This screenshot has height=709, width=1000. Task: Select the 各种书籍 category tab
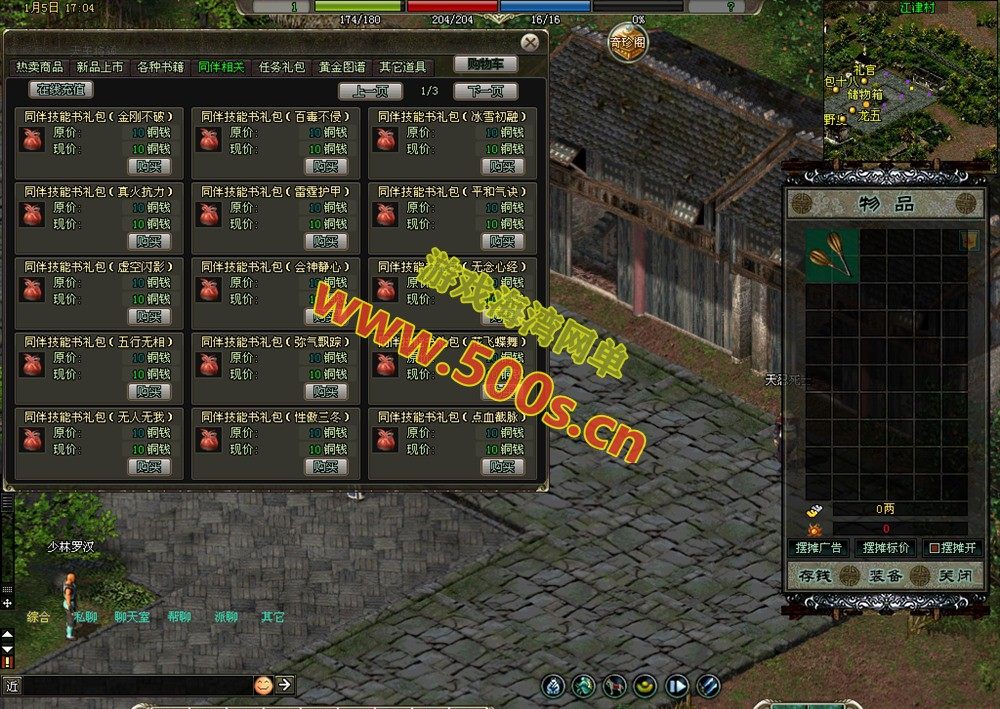pos(161,67)
